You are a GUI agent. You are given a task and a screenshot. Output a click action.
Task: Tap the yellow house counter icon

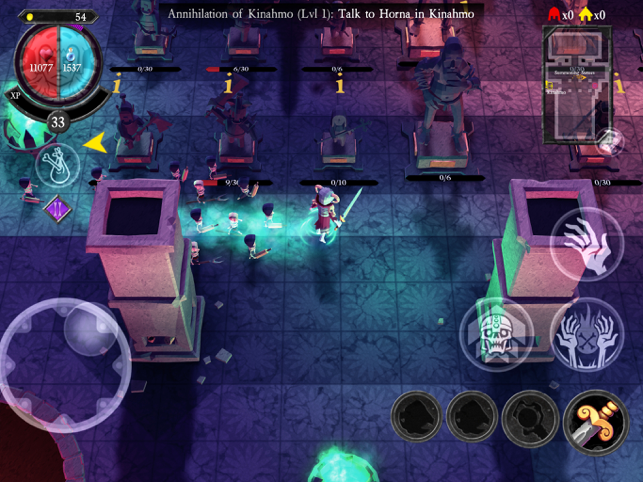pos(585,14)
